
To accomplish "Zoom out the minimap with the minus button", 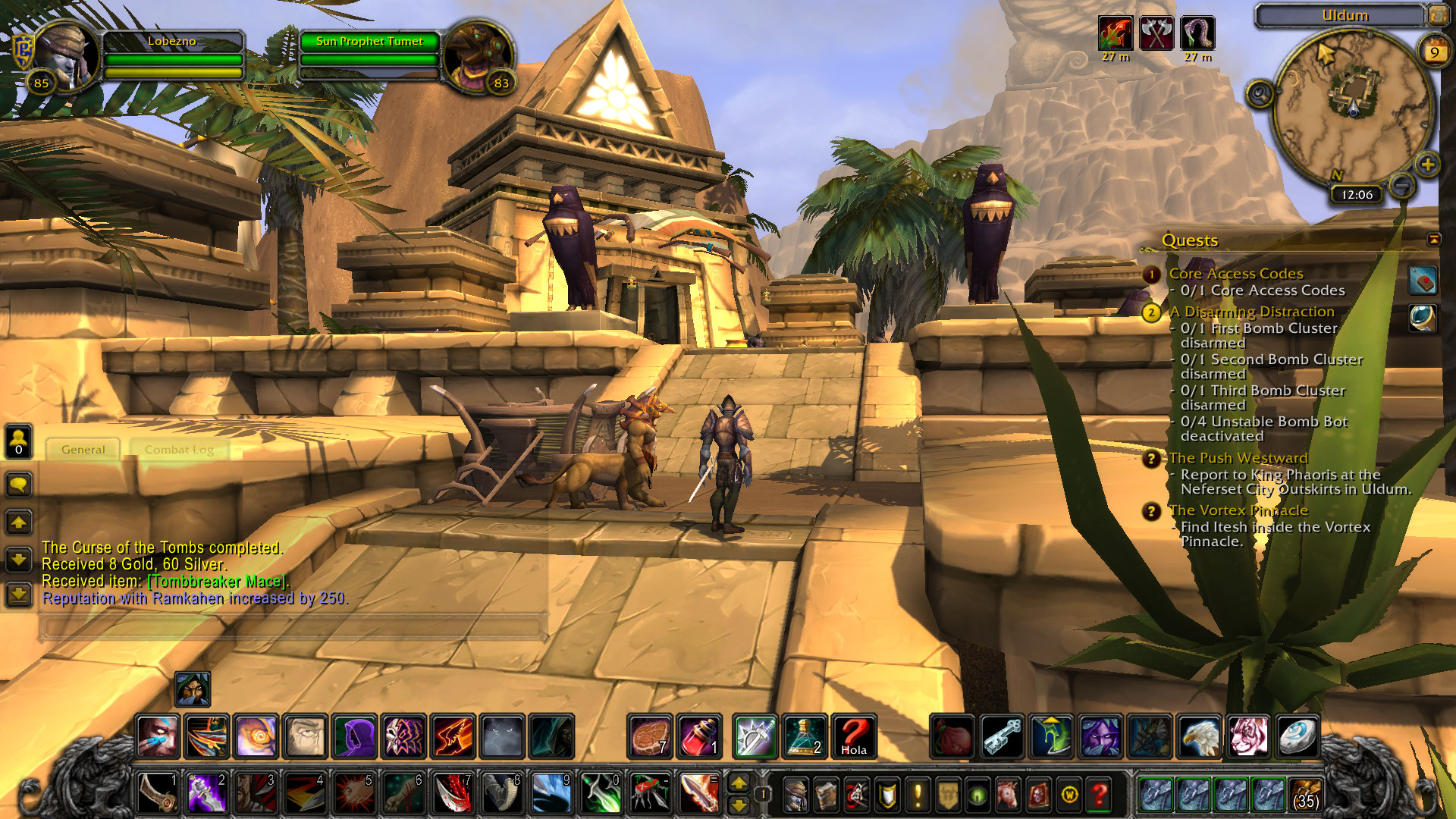I will [1402, 184].
